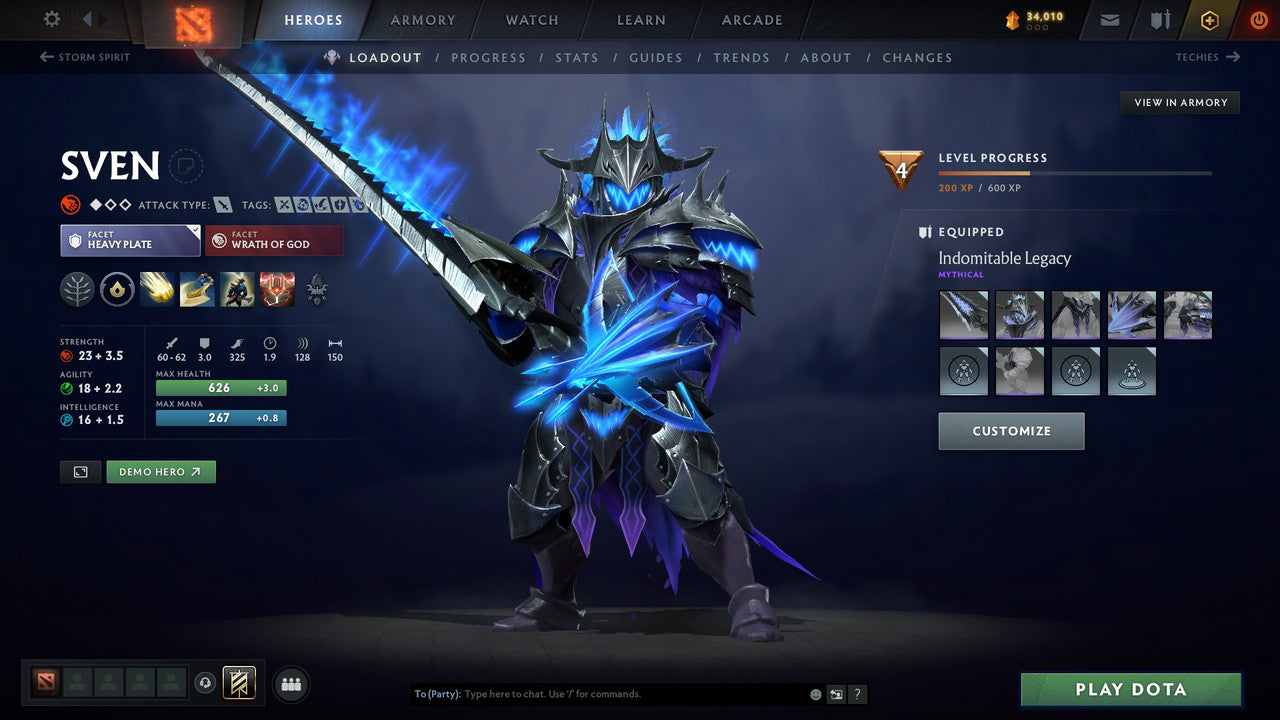This screenshot has height=720, width=1280.
Task: Open the emoticon picker in chat bar
Action: tap(815, 693)
